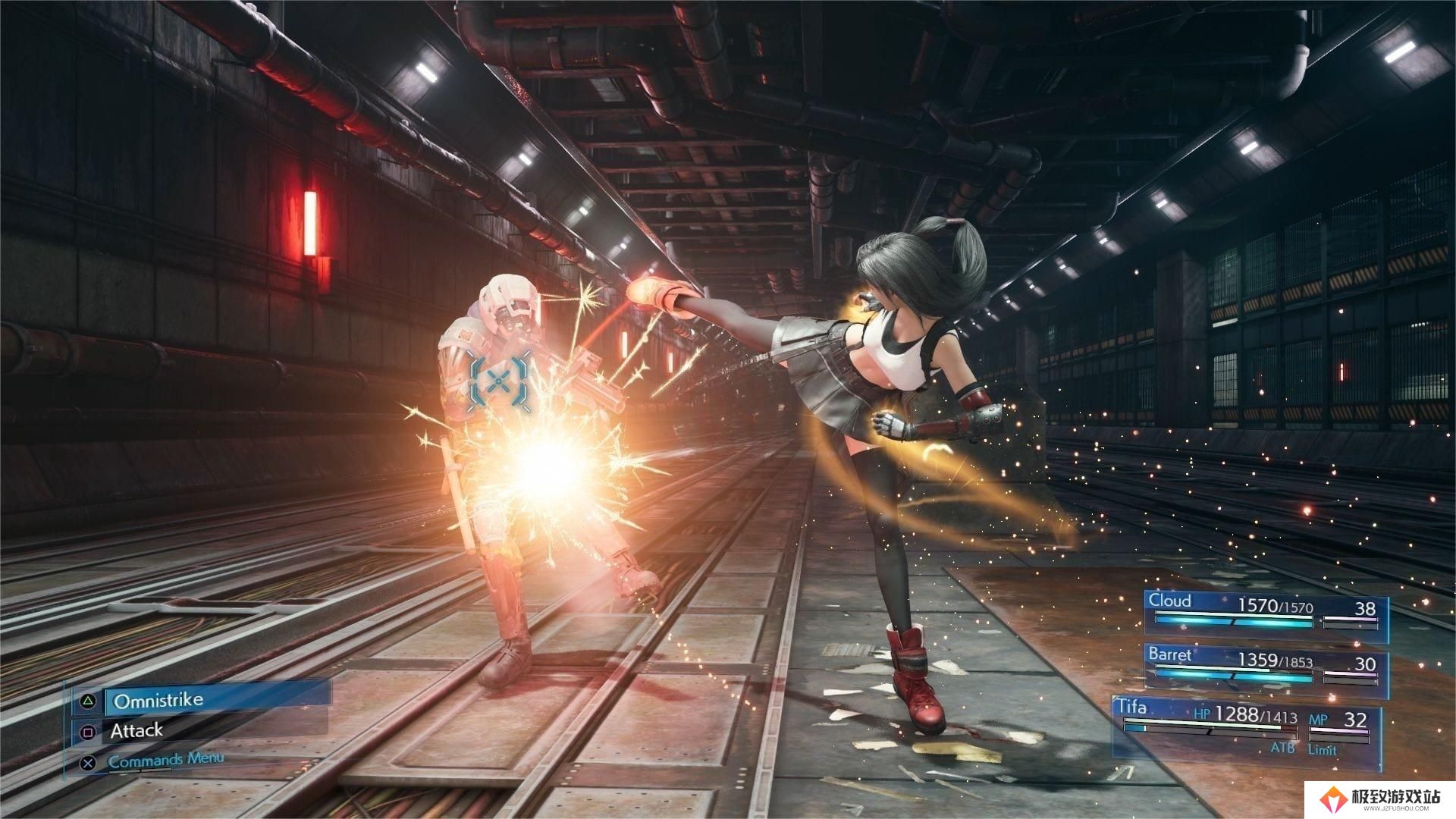Viewport: 1456px width, 819px height.
Task: Select Barret's party status panel
Action: [x=1265, y=666]
